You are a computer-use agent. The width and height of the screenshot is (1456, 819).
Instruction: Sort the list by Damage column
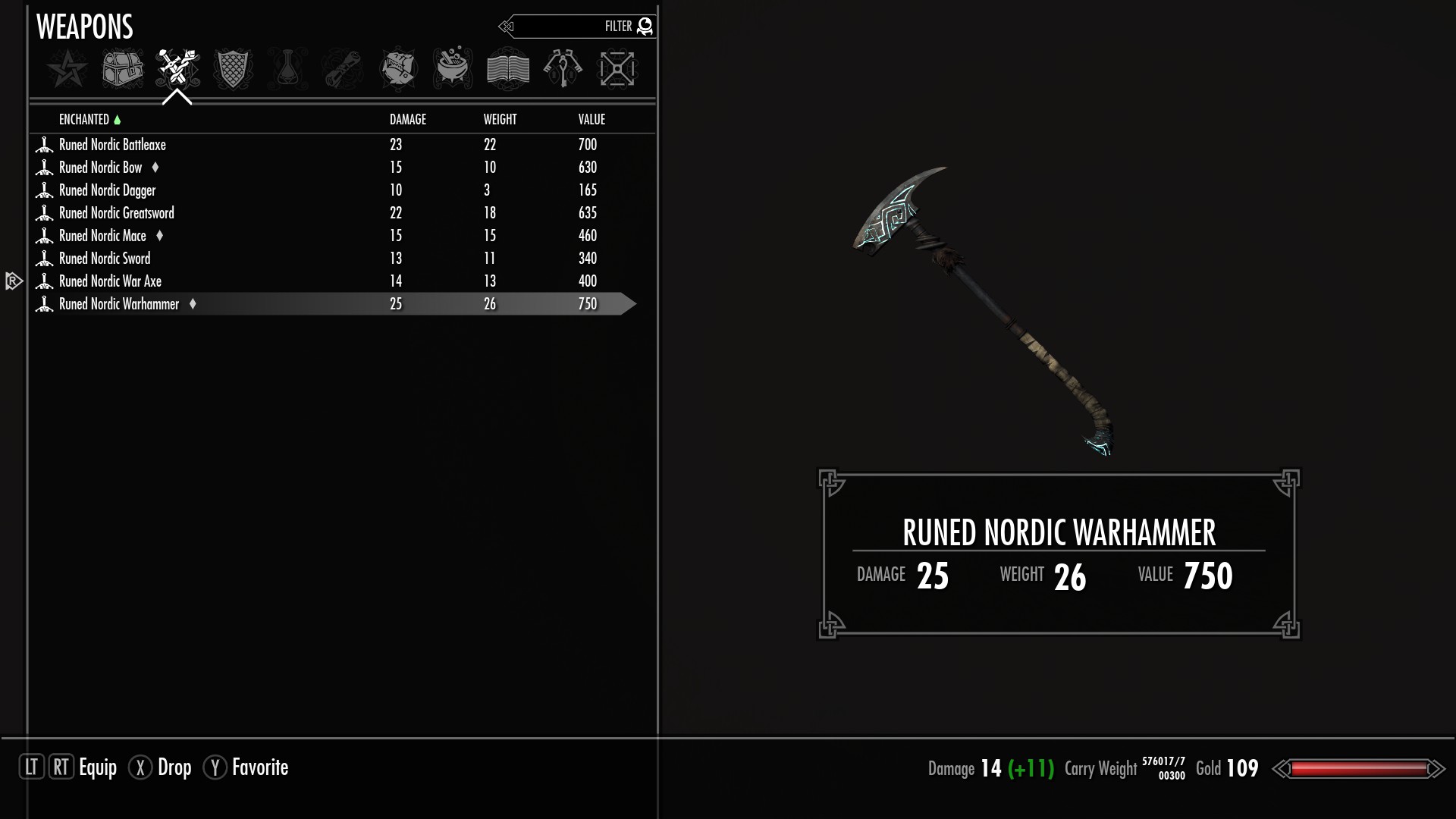(408, 120)
